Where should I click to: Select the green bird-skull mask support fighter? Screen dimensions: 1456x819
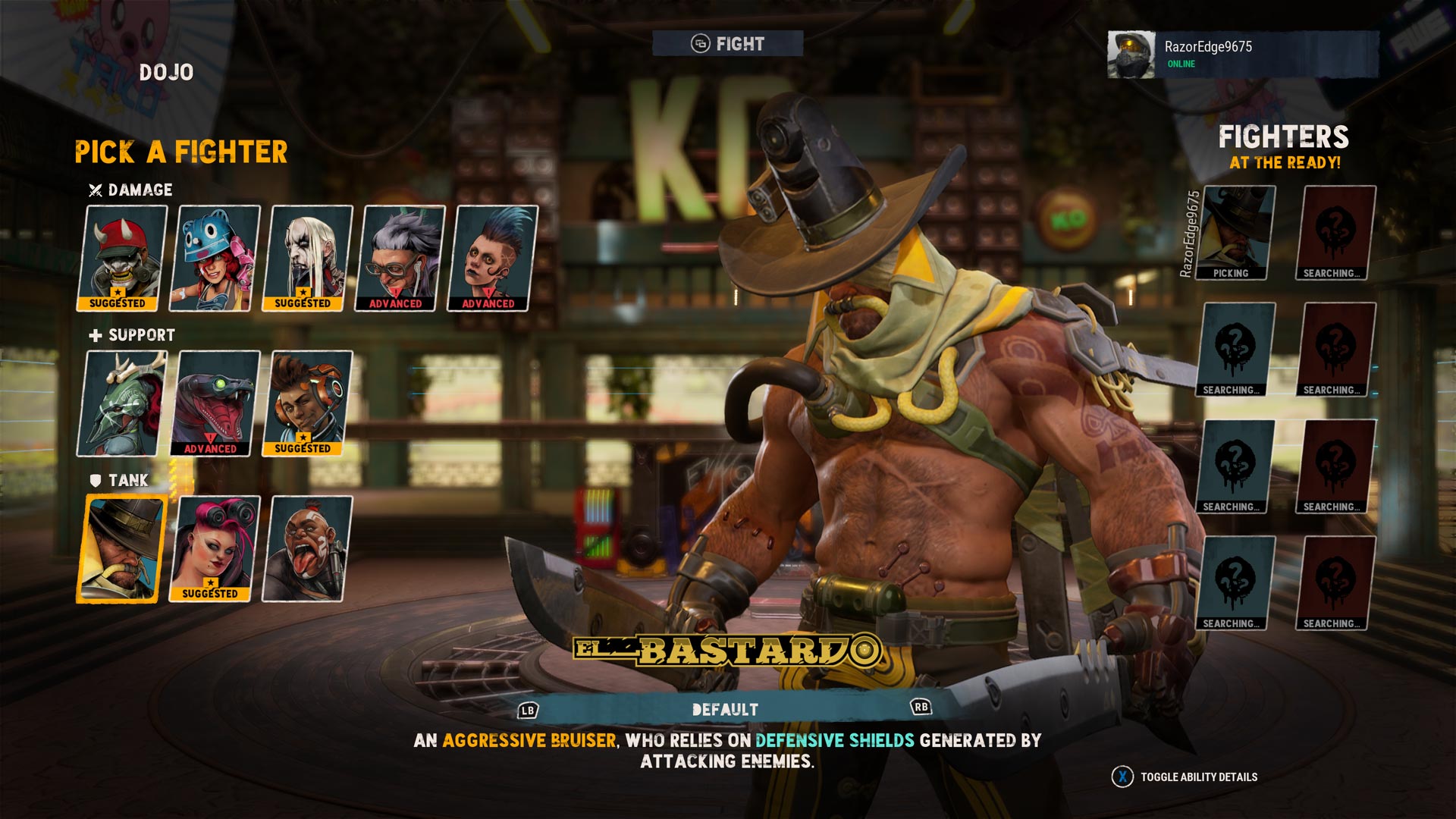coord(122,403)
